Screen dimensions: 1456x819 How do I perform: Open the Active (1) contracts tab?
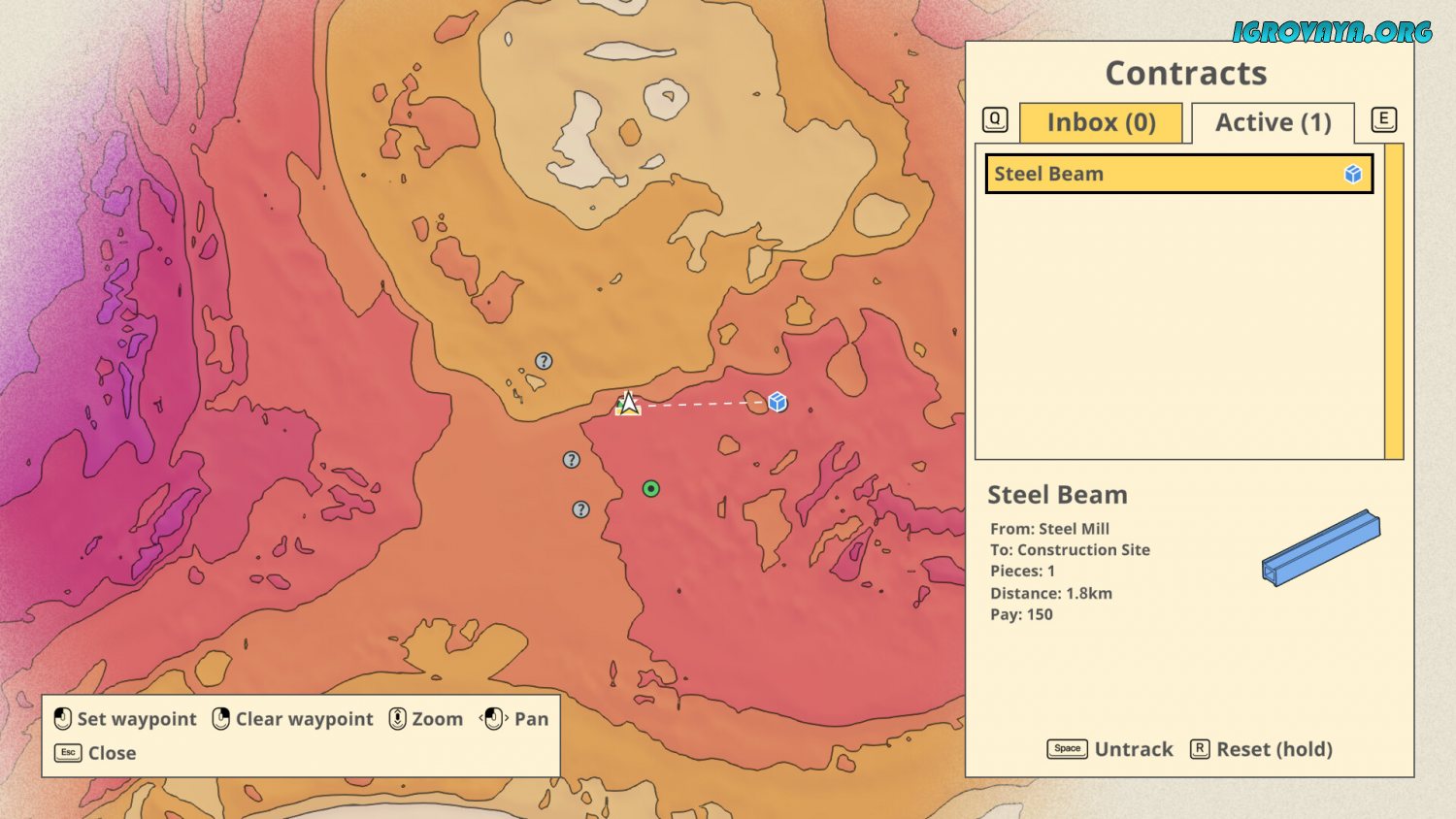pos(1273,123)
